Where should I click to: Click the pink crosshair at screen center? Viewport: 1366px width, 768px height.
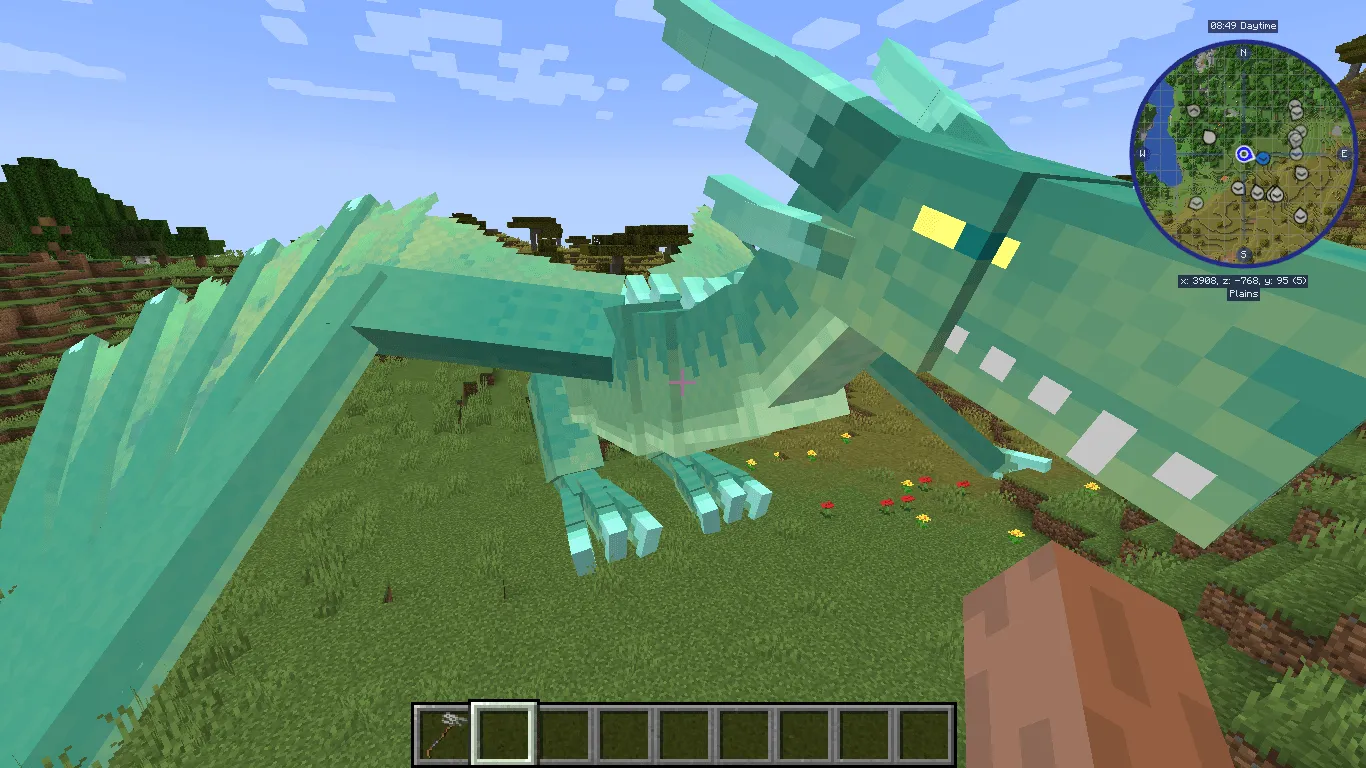[681, 382]
